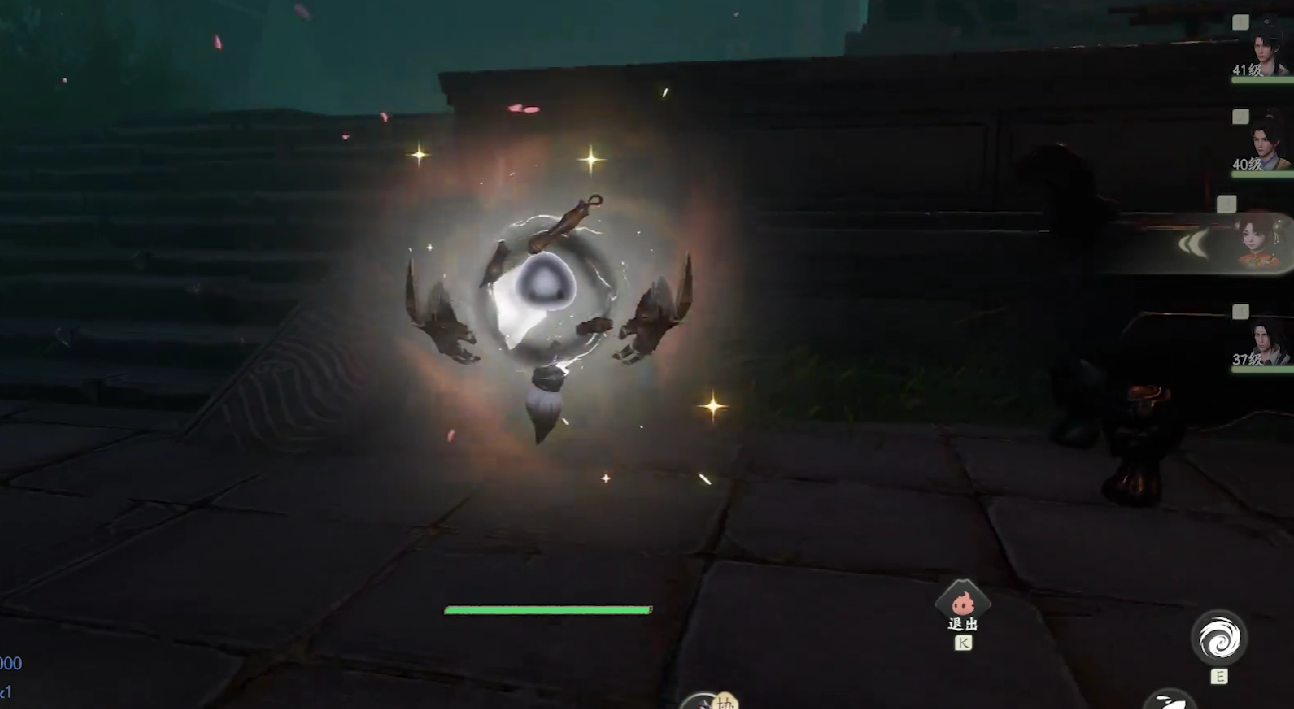Click the 退出 (exit) flame button
1294x709 pixels.
pos(962,601)
